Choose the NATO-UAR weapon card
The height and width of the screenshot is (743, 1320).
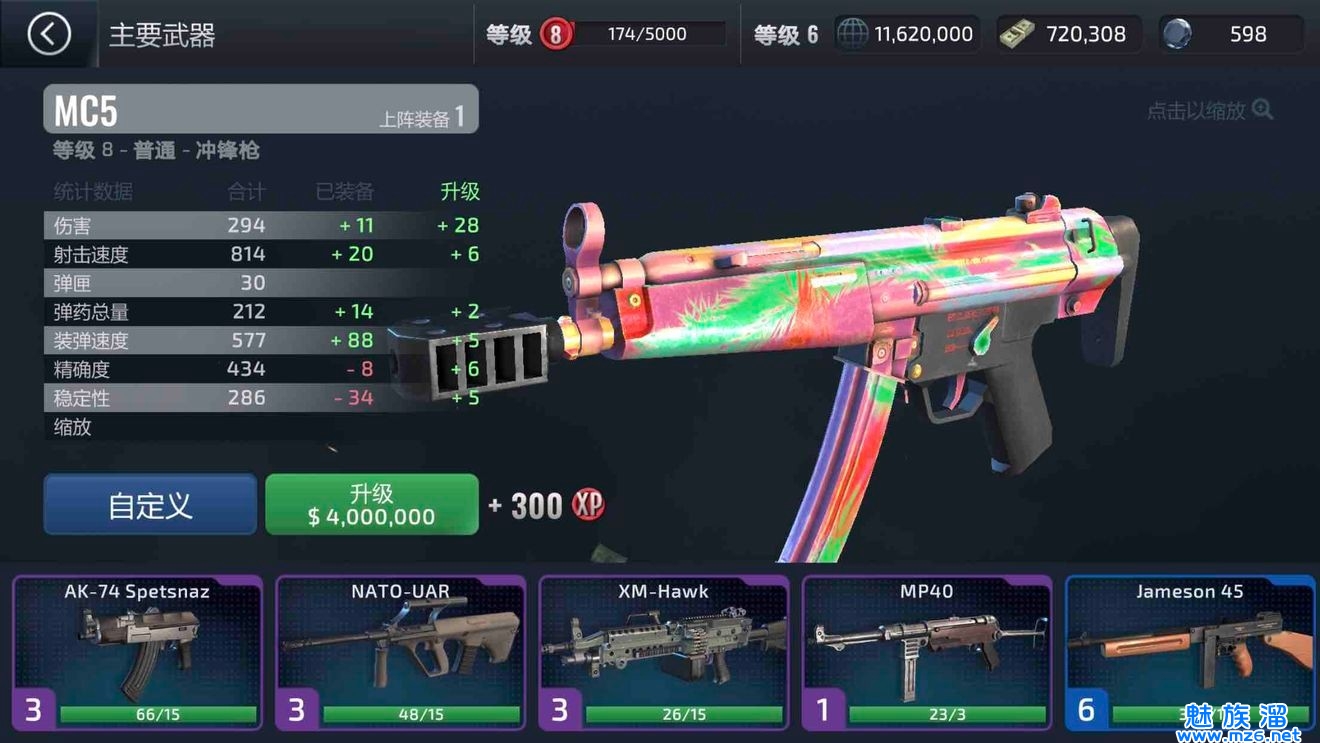tap(400, 651)
